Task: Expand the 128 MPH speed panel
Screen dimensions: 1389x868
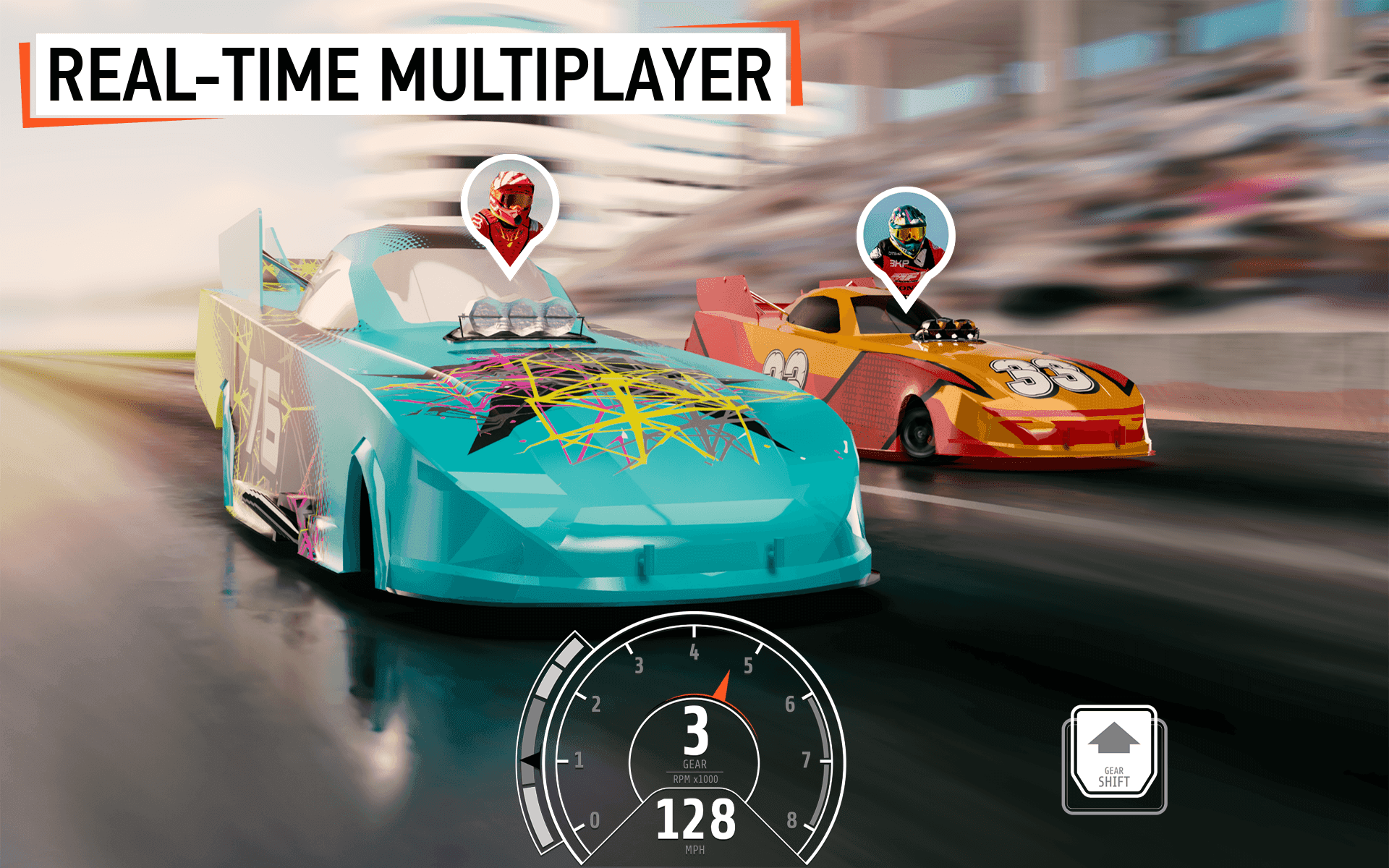Action: (694, 821)
